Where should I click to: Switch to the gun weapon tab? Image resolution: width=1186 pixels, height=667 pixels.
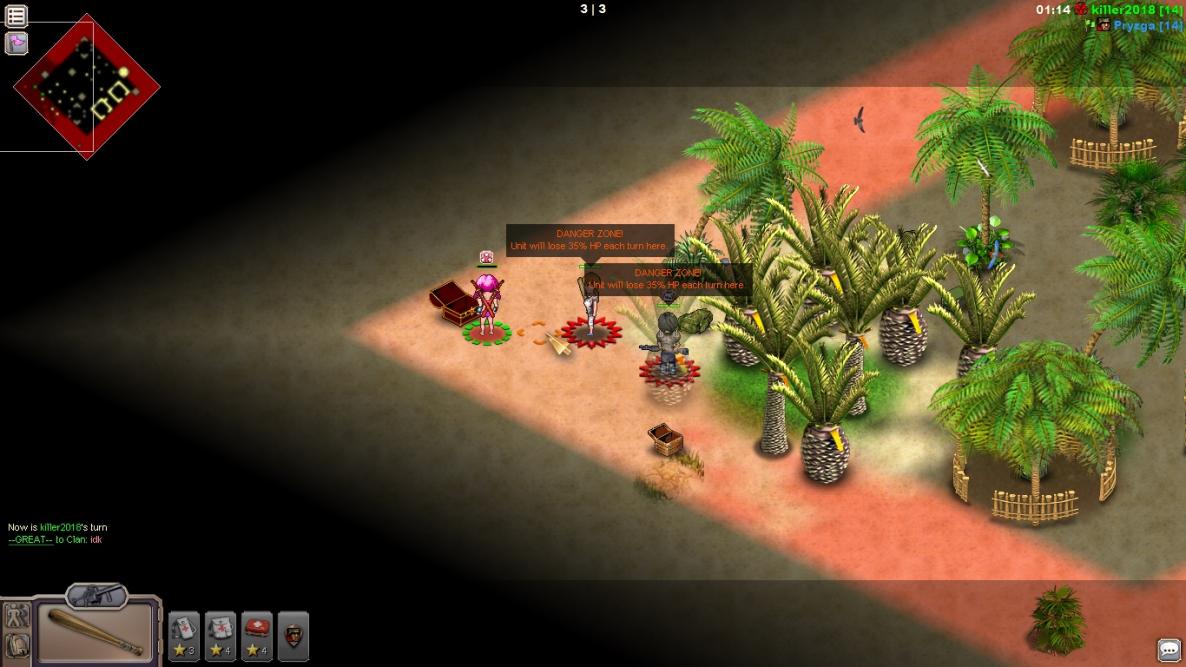pos(96,595)
